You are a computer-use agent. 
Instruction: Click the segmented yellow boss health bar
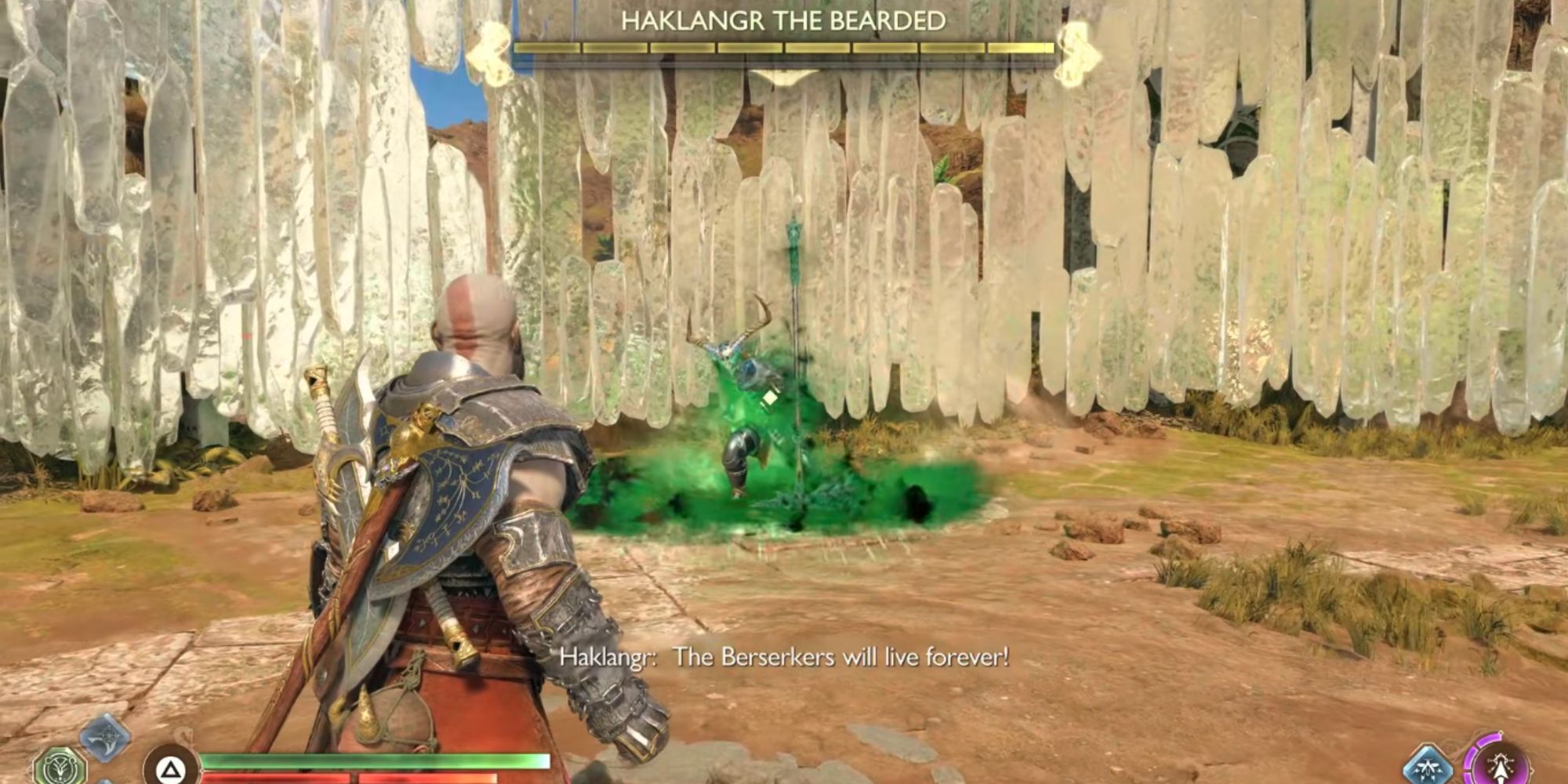[x=784, y=49]
